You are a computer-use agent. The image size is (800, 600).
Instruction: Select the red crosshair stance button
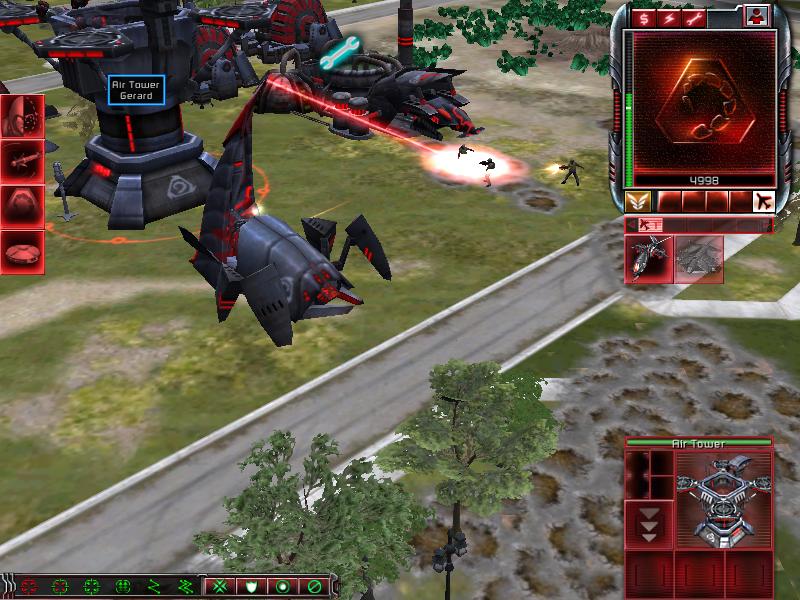(28, 586)
